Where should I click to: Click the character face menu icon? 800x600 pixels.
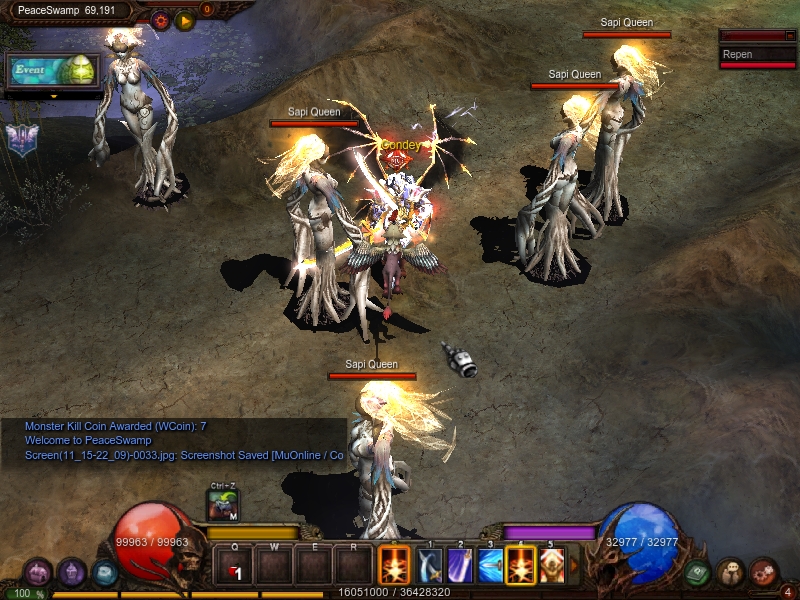pyautogui.click(x=731, y=573)
